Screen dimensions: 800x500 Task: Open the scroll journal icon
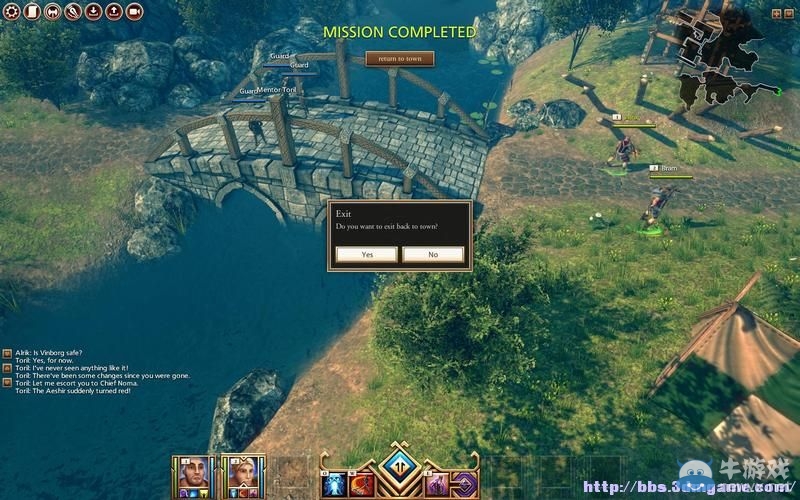[32, 12]
